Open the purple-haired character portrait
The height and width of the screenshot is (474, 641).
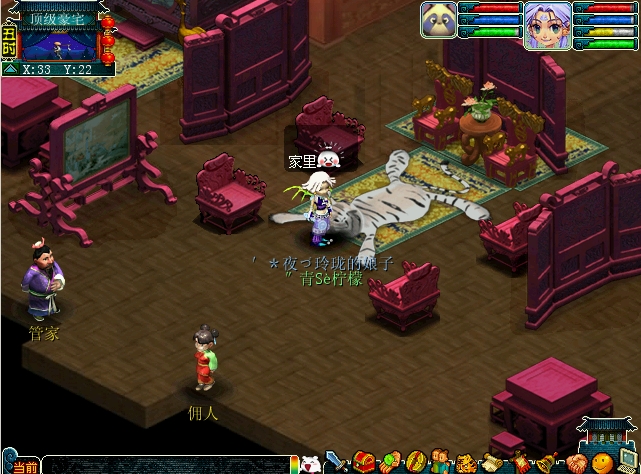click(547, 25)
